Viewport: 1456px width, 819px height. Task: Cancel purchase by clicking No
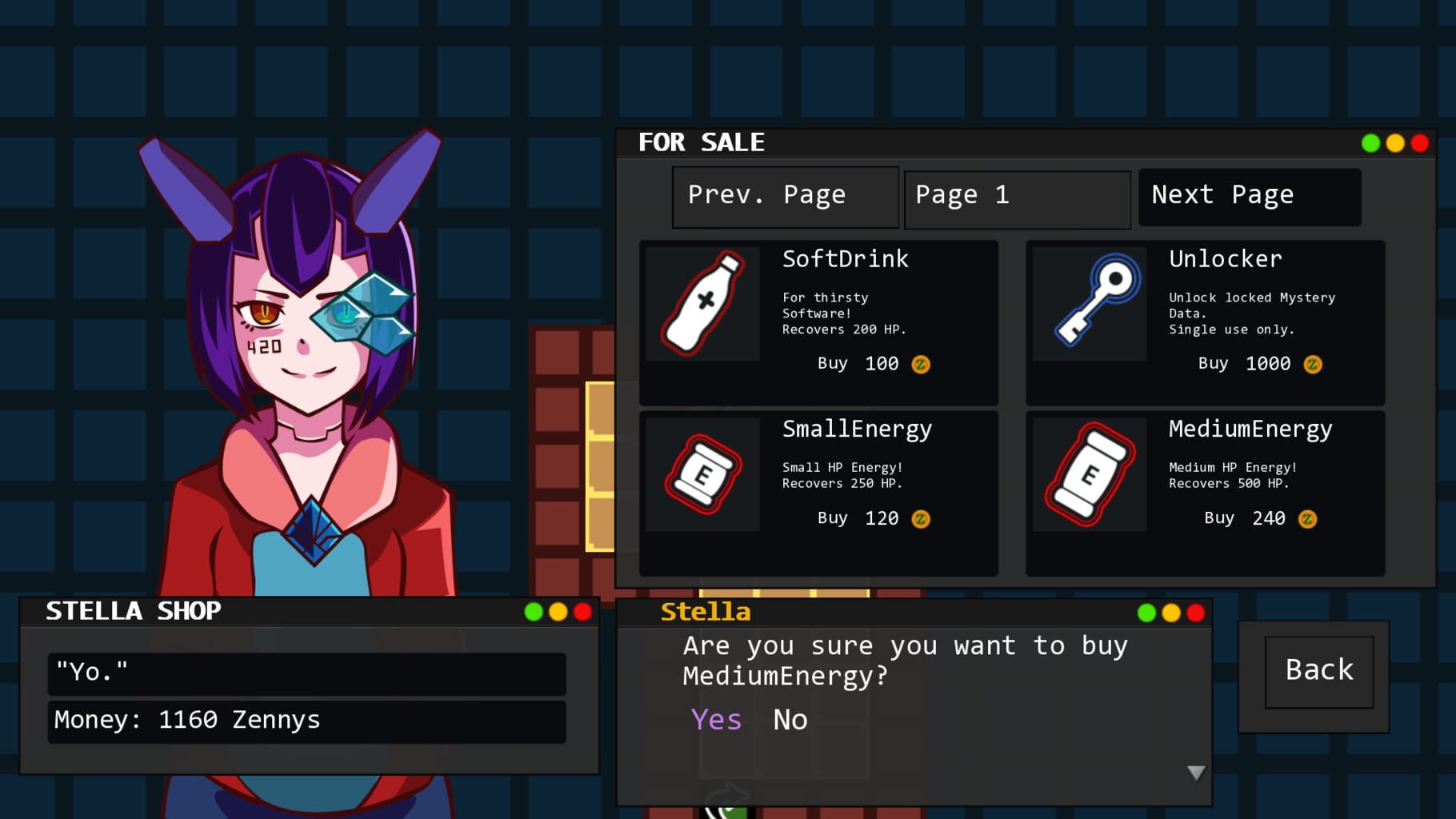pyautogui.click(x=789, y=719)
